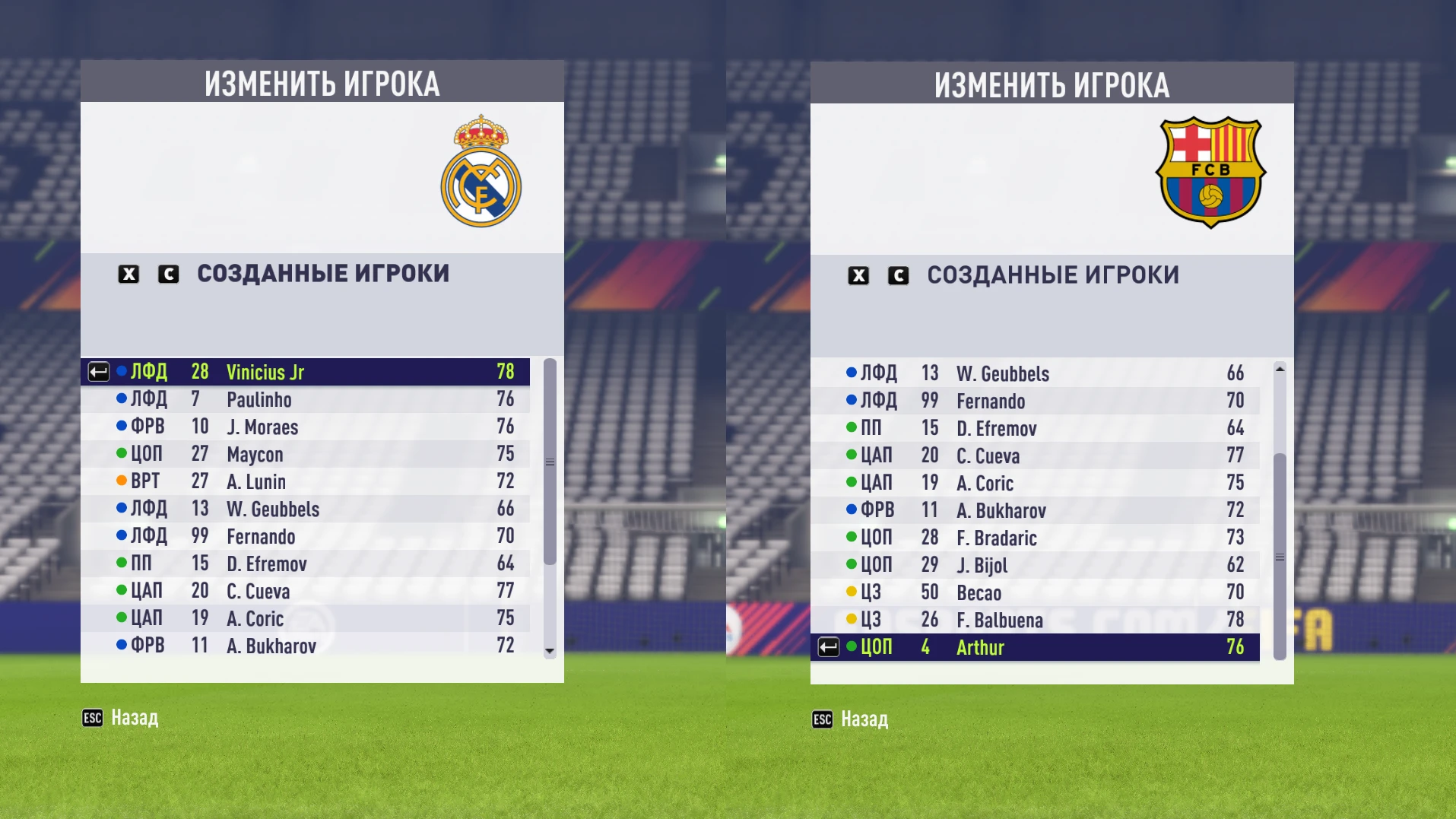Collapse the Barcelona list using its scrollbar arrow
Image resolution: width=1456 pixels, height=819 pixels.
(x=1279, y=368)
